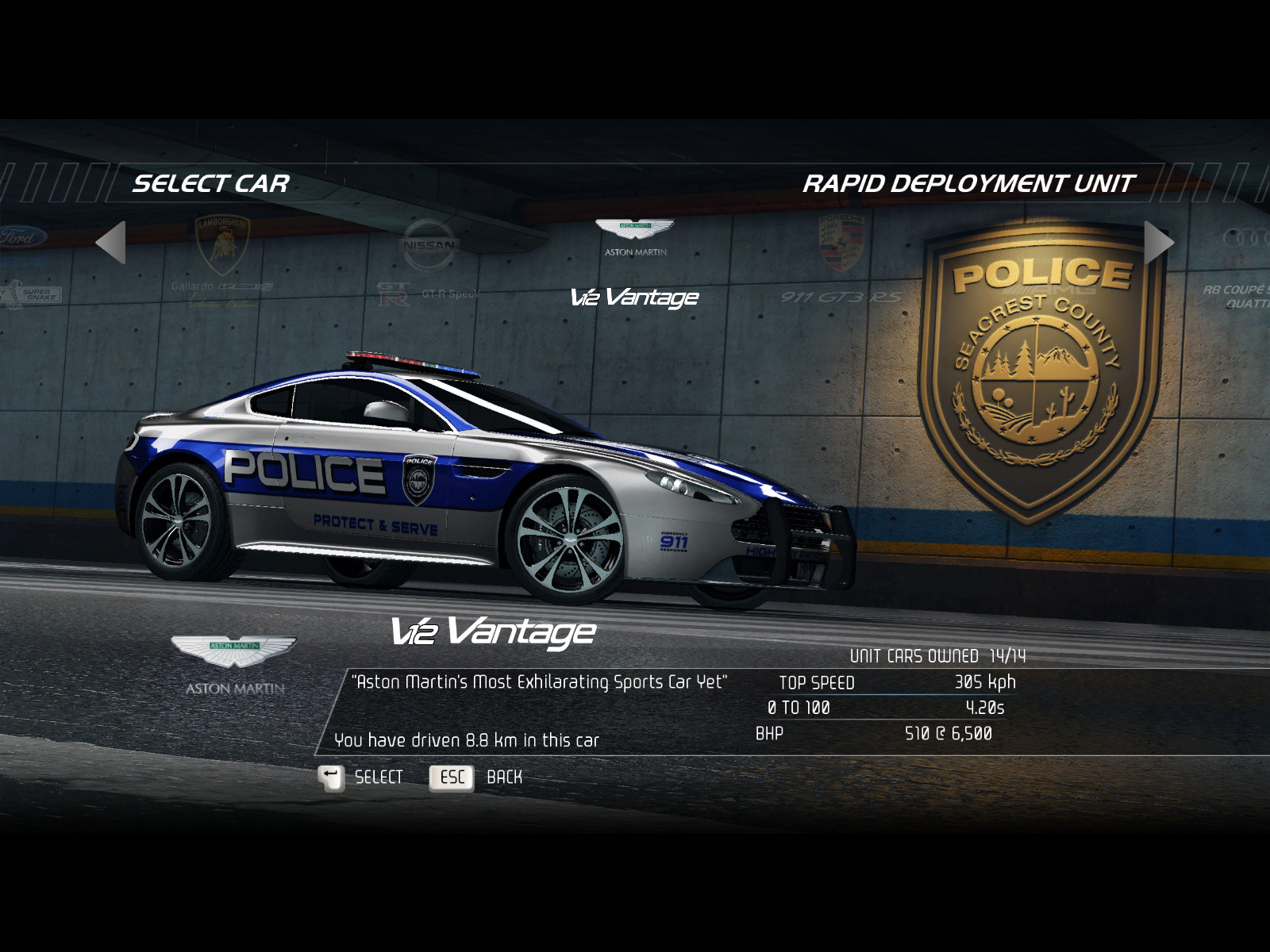Go back using the BACK label
The image size is (1270, 952).
click(x=504, y=777)
